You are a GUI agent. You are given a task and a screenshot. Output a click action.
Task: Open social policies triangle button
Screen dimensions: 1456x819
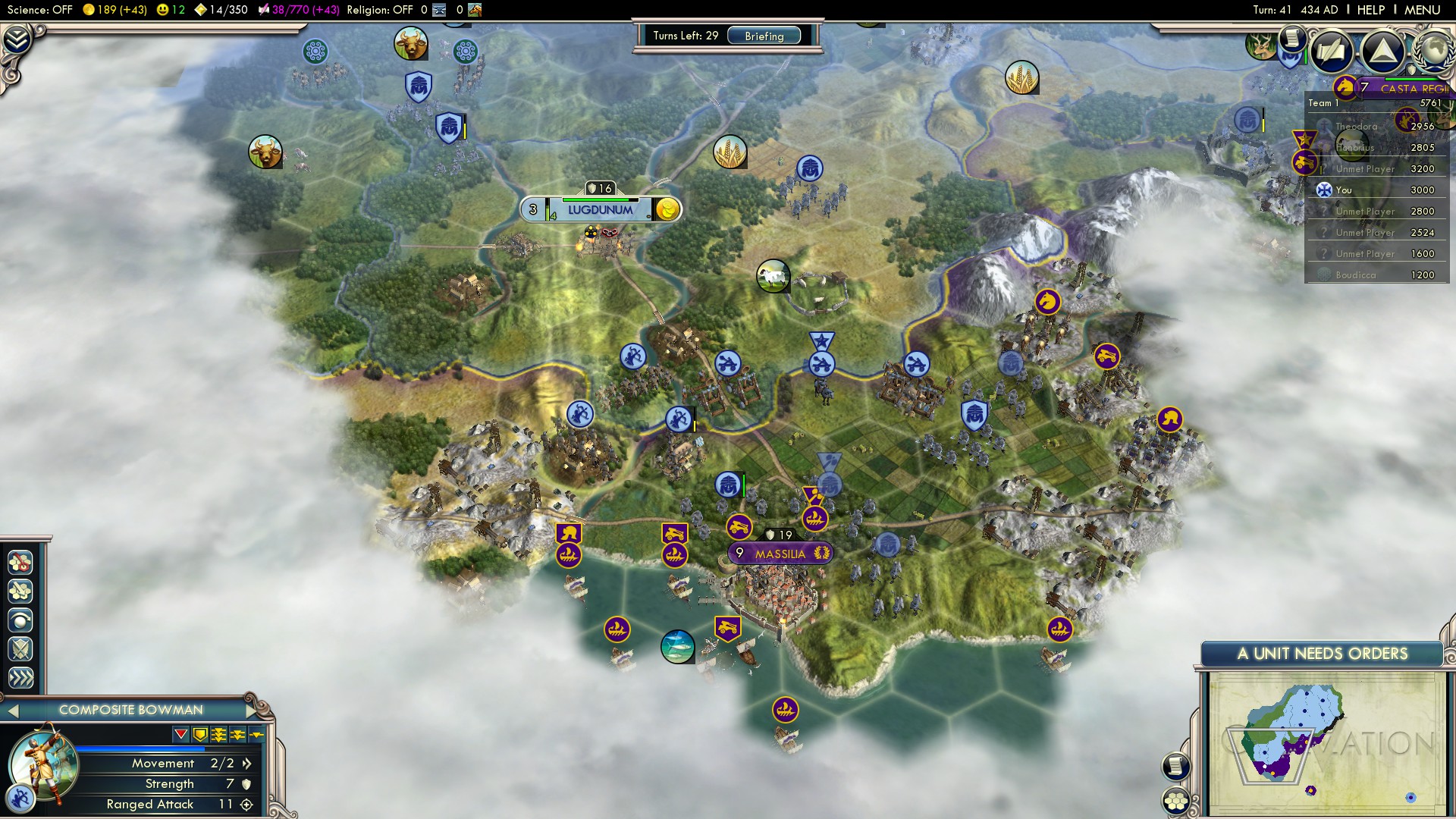pos(1382,51)
